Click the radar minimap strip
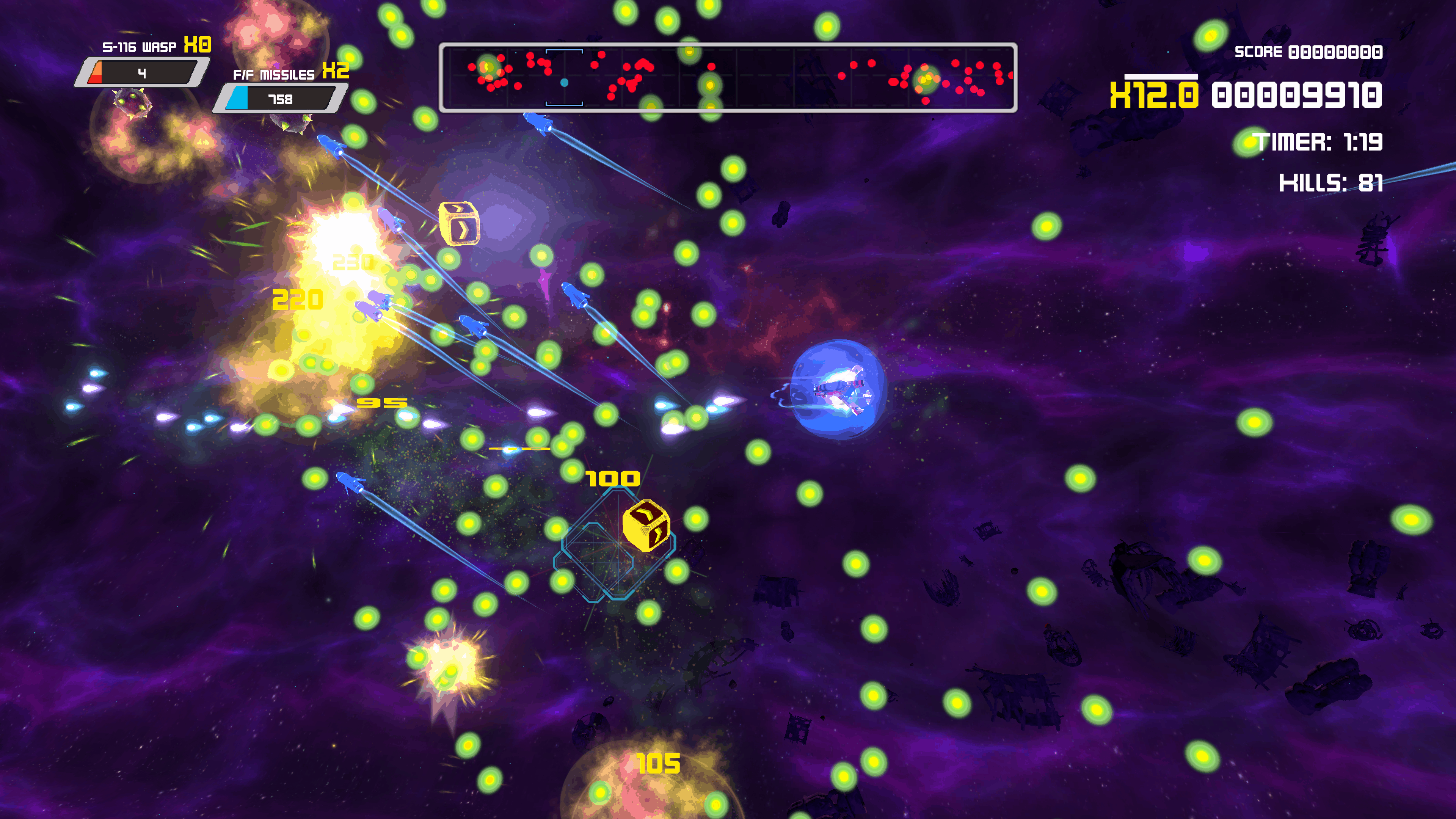Viewport: 1456px width, 819px height. pos(728,77)
